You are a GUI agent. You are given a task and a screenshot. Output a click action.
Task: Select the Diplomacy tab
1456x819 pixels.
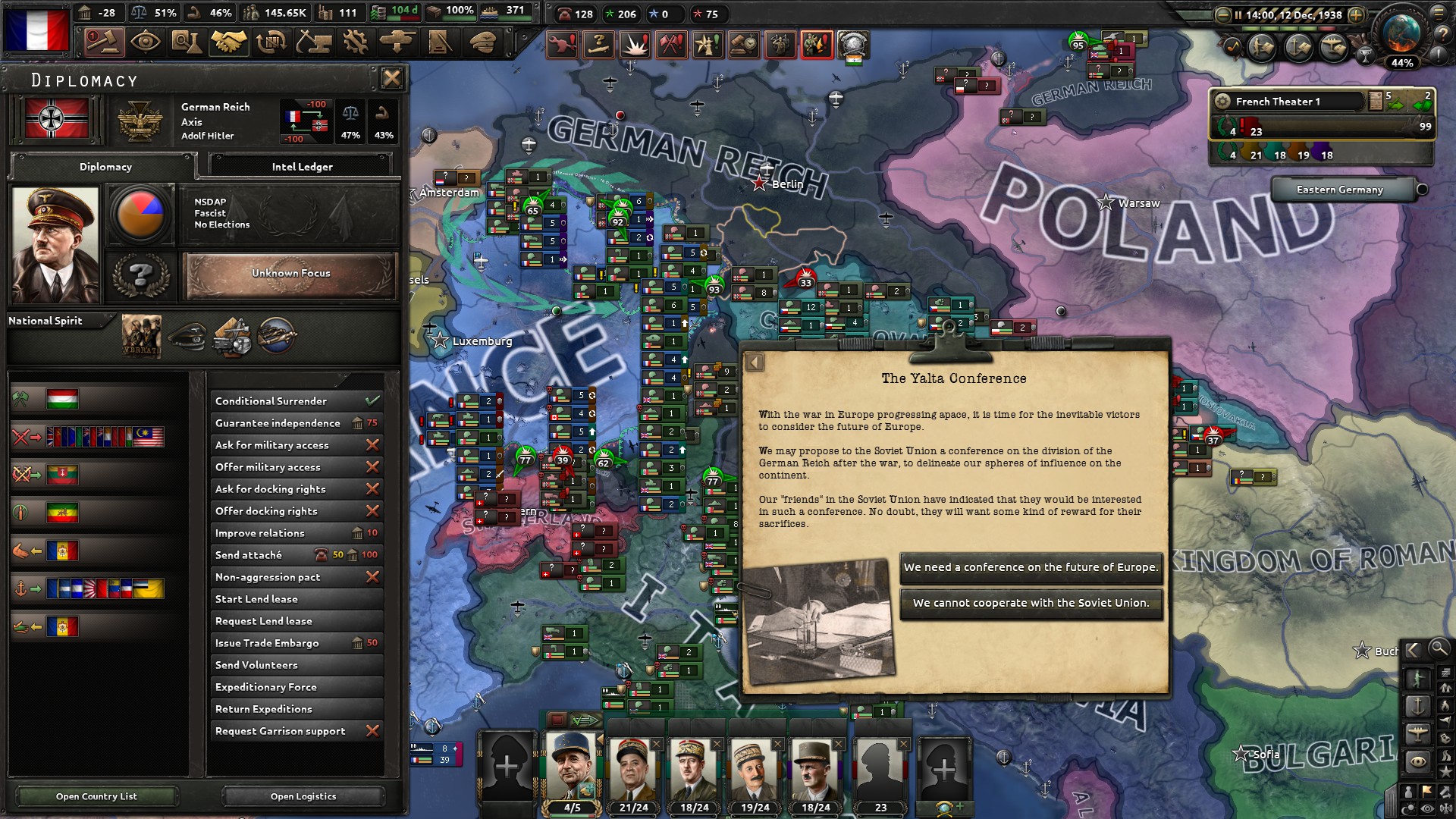pos(105,167)
